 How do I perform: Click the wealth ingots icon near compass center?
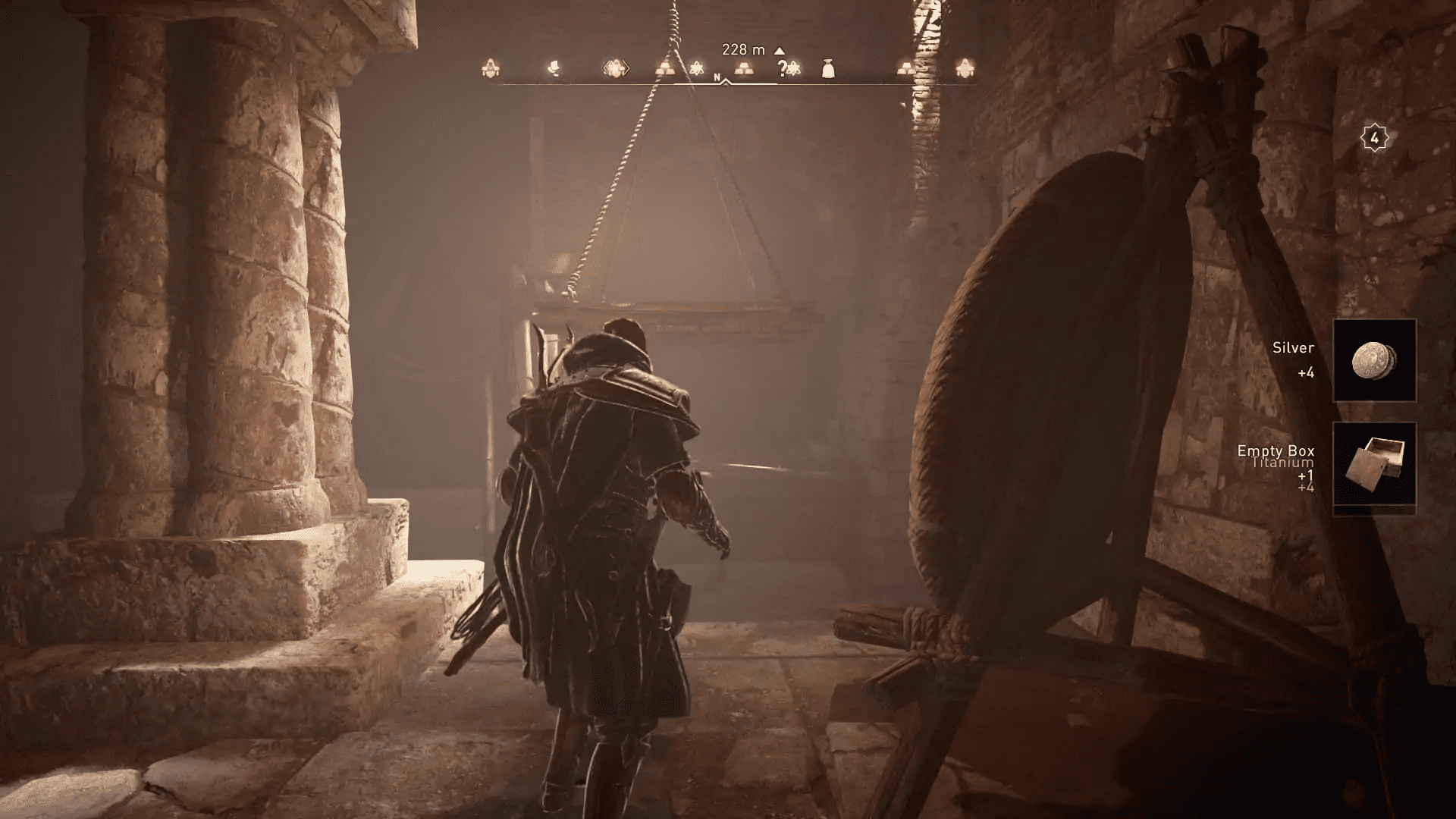(745, 69)
